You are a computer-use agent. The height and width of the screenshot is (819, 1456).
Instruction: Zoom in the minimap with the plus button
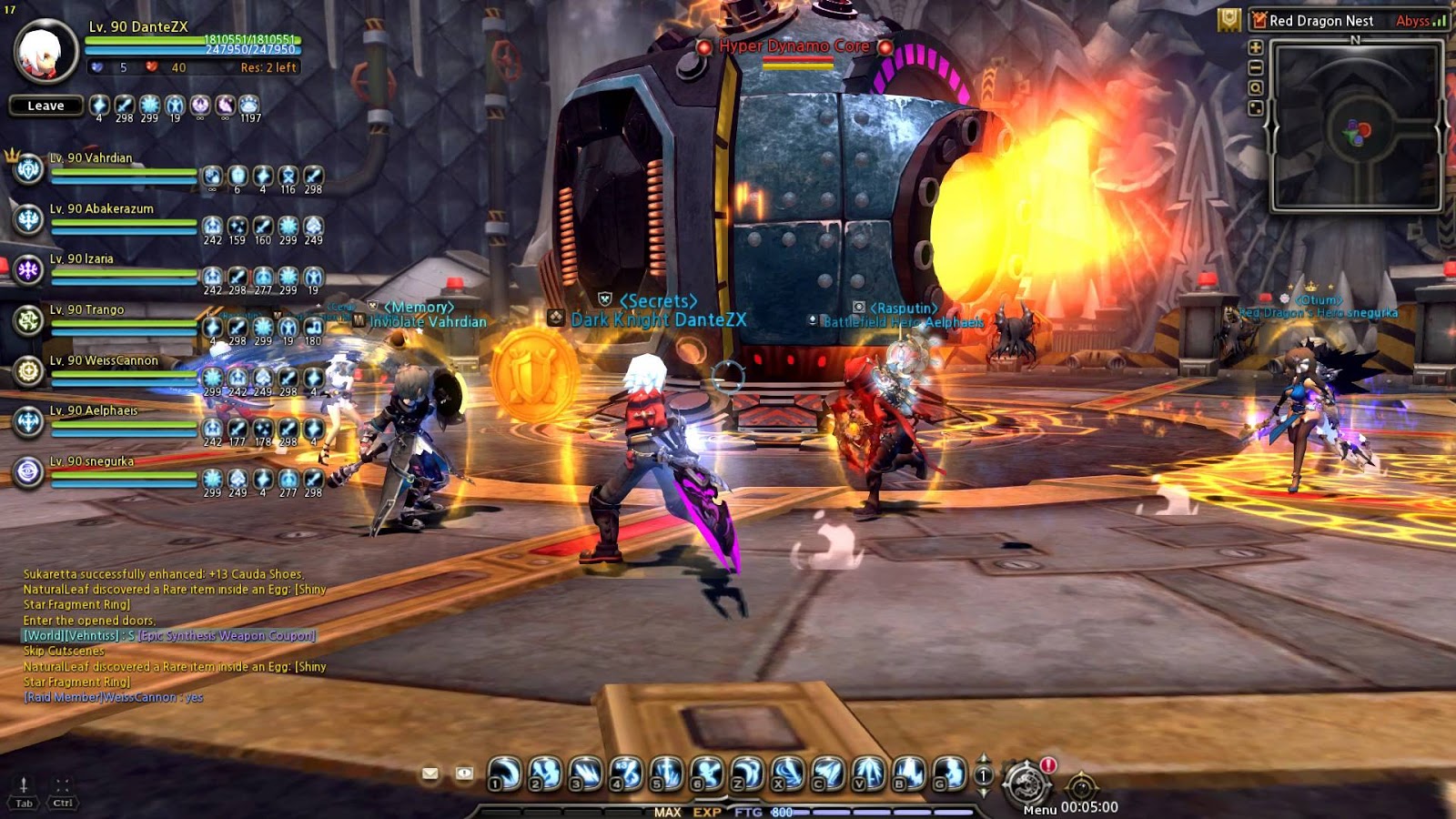[x=1257, y=48]
